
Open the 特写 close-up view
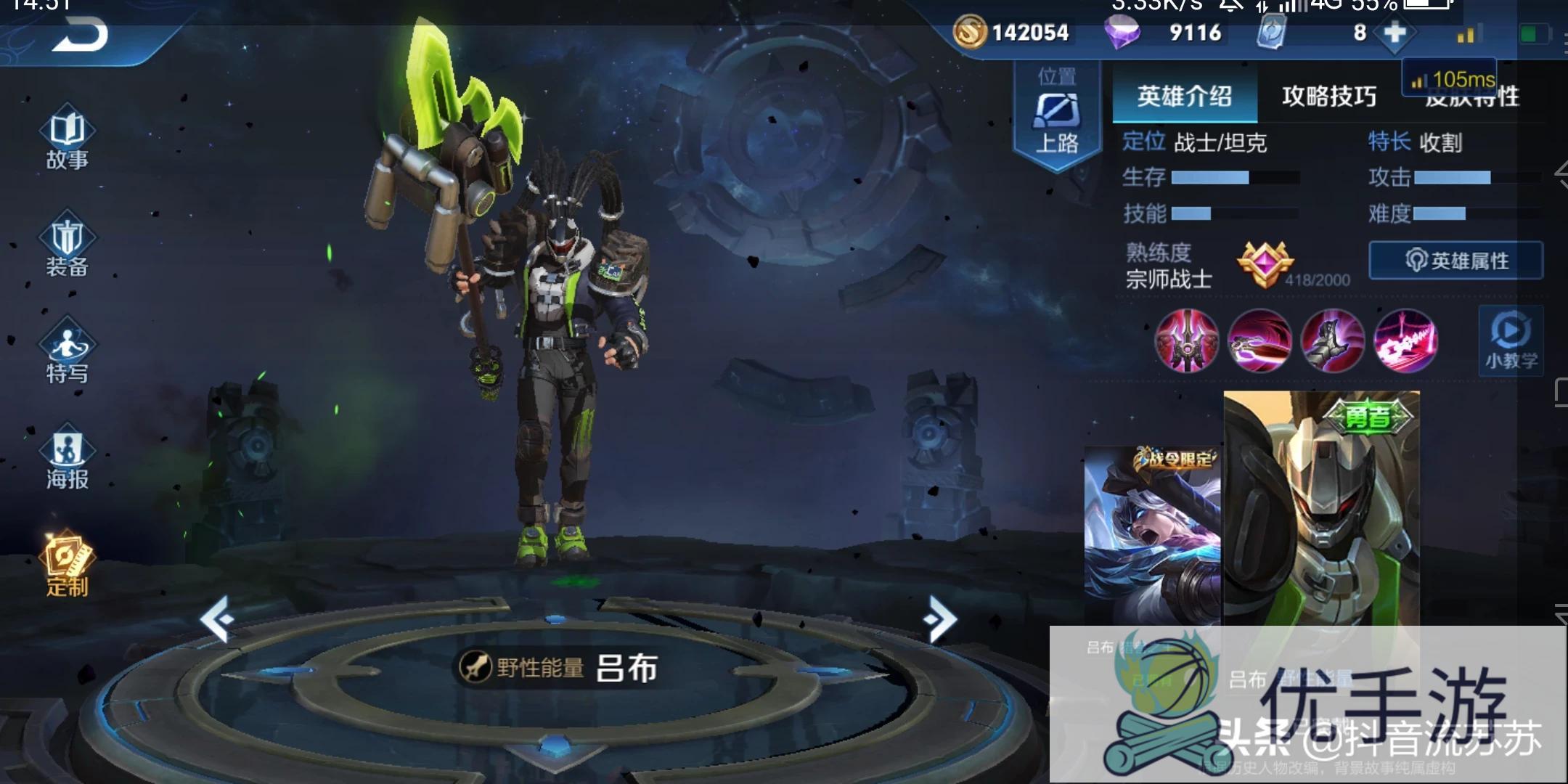(x=67, y=354)
